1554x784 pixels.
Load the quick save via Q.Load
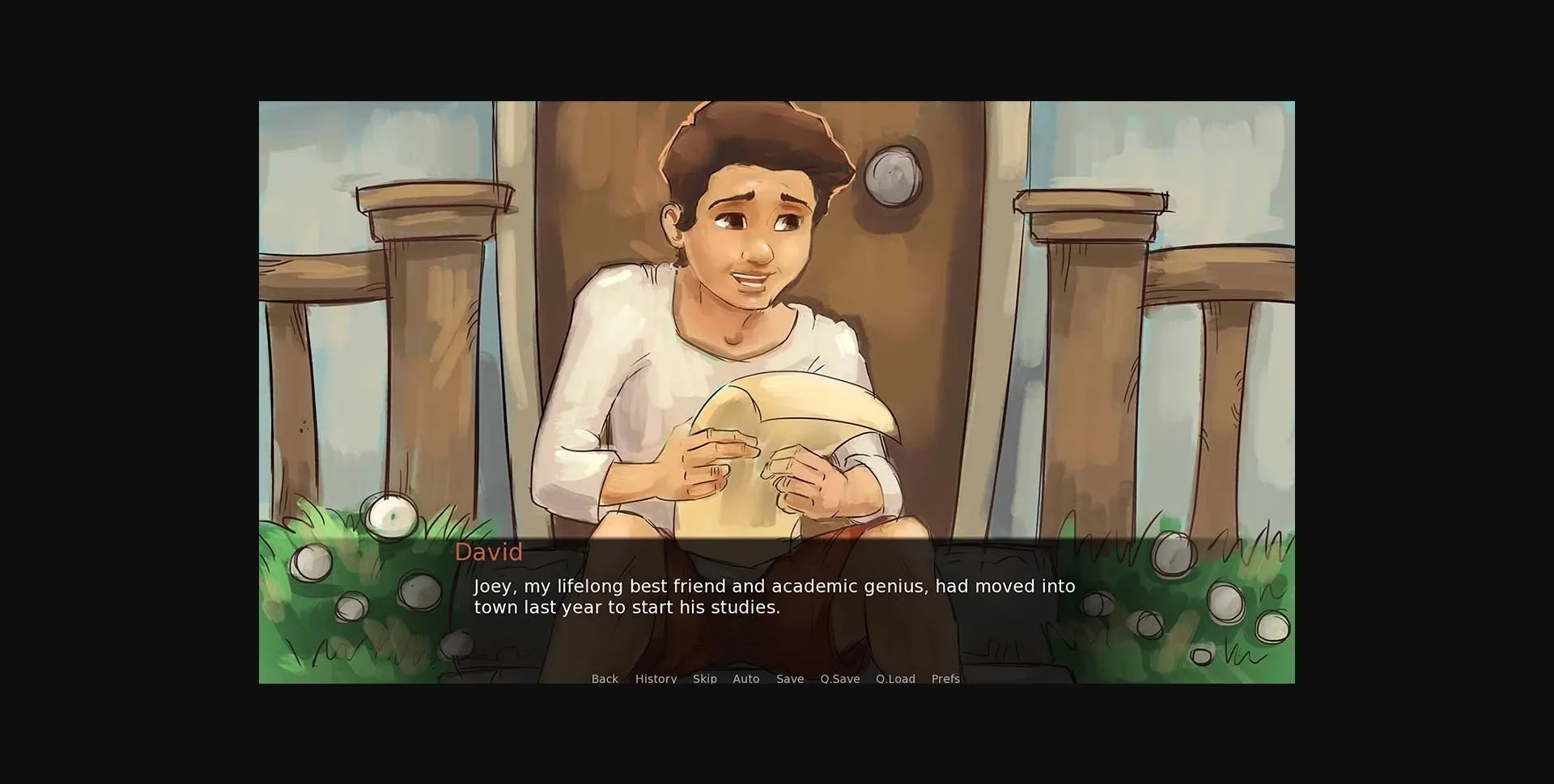click(x=895, y=679)
